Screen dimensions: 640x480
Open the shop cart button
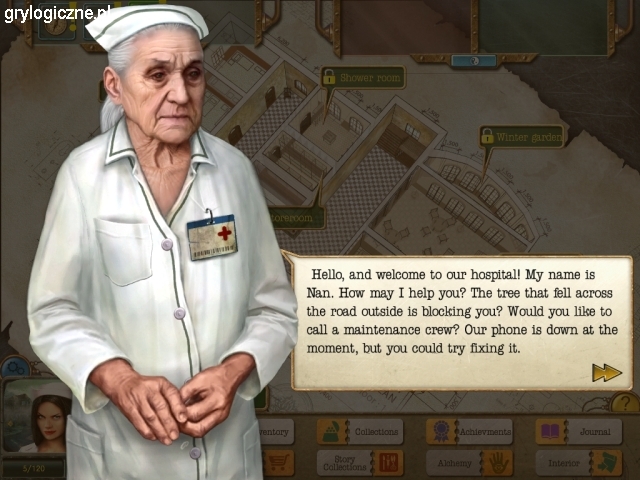(278, 462)
